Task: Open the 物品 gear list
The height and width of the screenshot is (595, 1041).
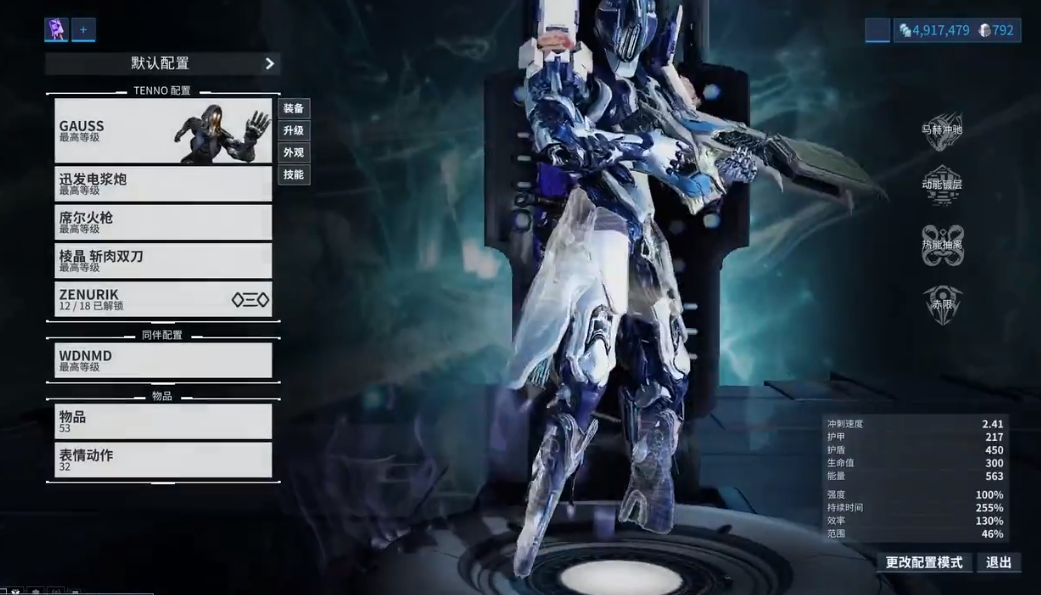Action: pos(163,421)
